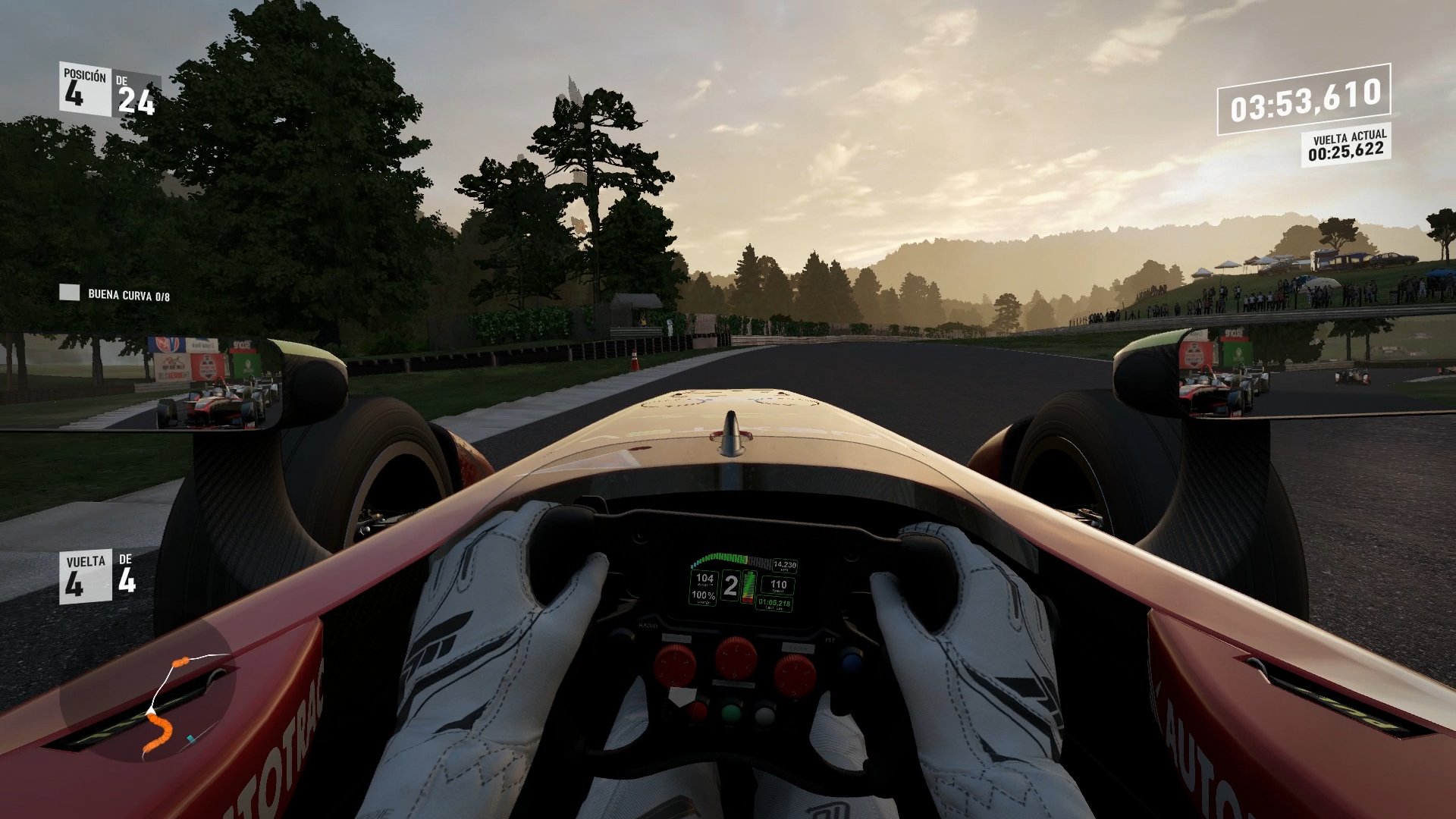
Task: Click the speed readout showing 110
Action: coord(779,585)
